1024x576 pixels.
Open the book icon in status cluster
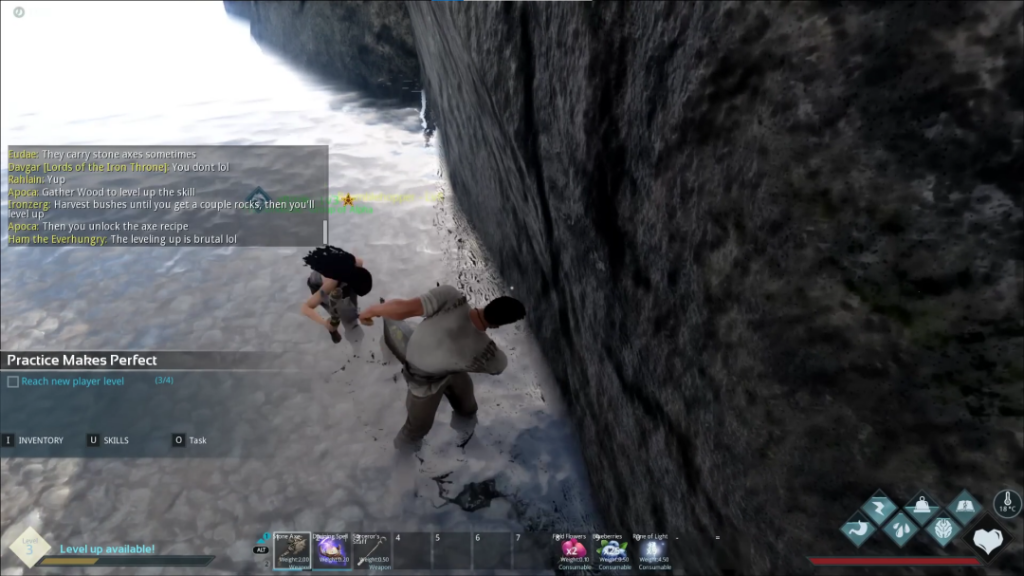(964, 508)
